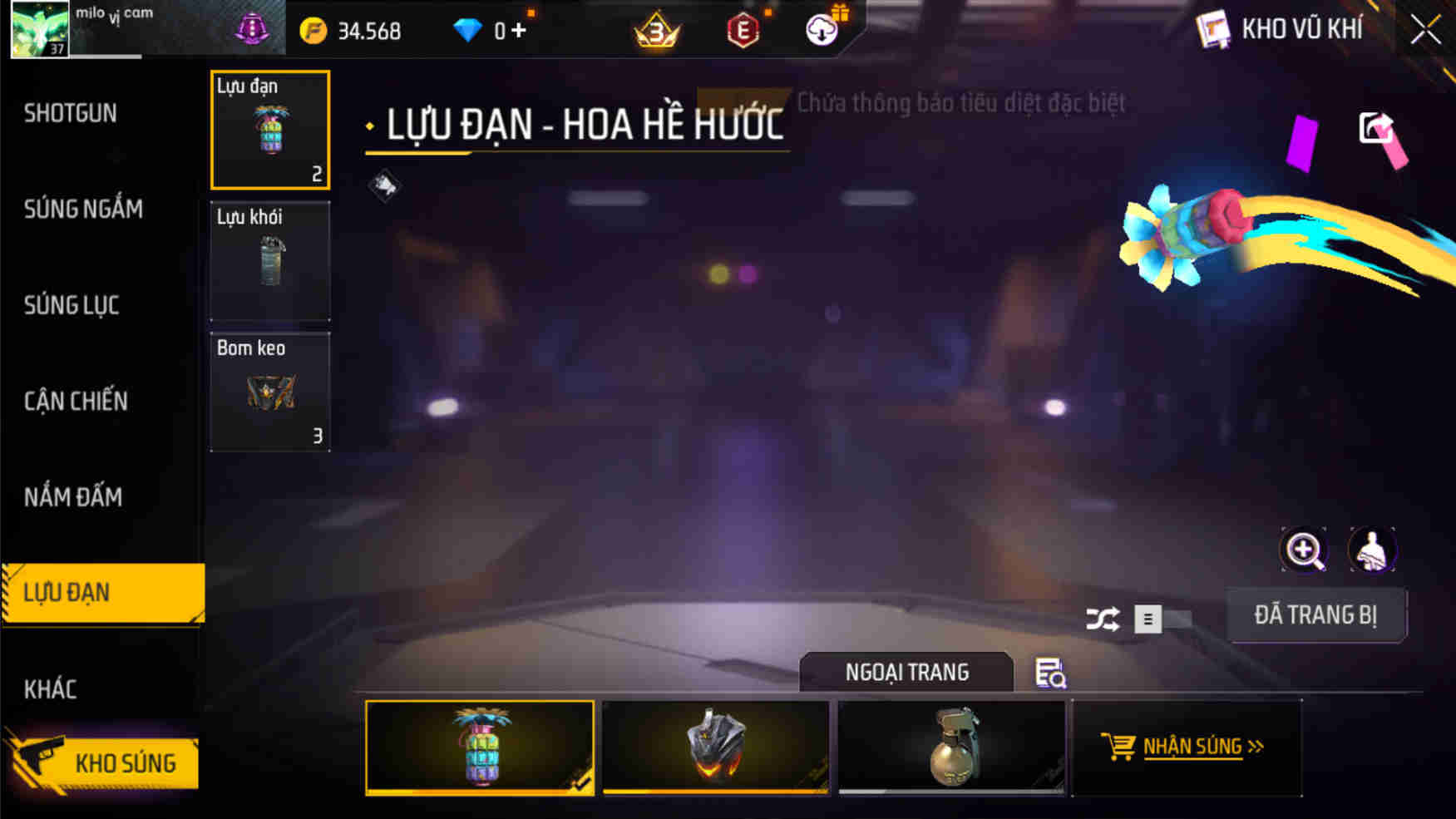The width and height of the screenshot is (1456, 819).
Task: Open KHO SÚNG at bottom left
Action: [126, 762]
